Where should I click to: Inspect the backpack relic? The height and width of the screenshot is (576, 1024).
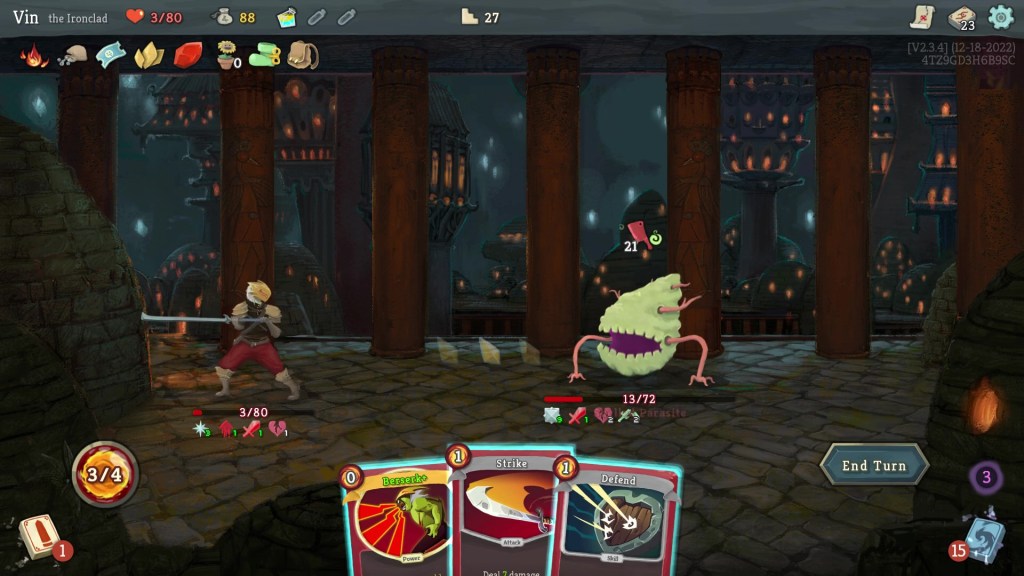pyautogui.click(x=302, y=55)
